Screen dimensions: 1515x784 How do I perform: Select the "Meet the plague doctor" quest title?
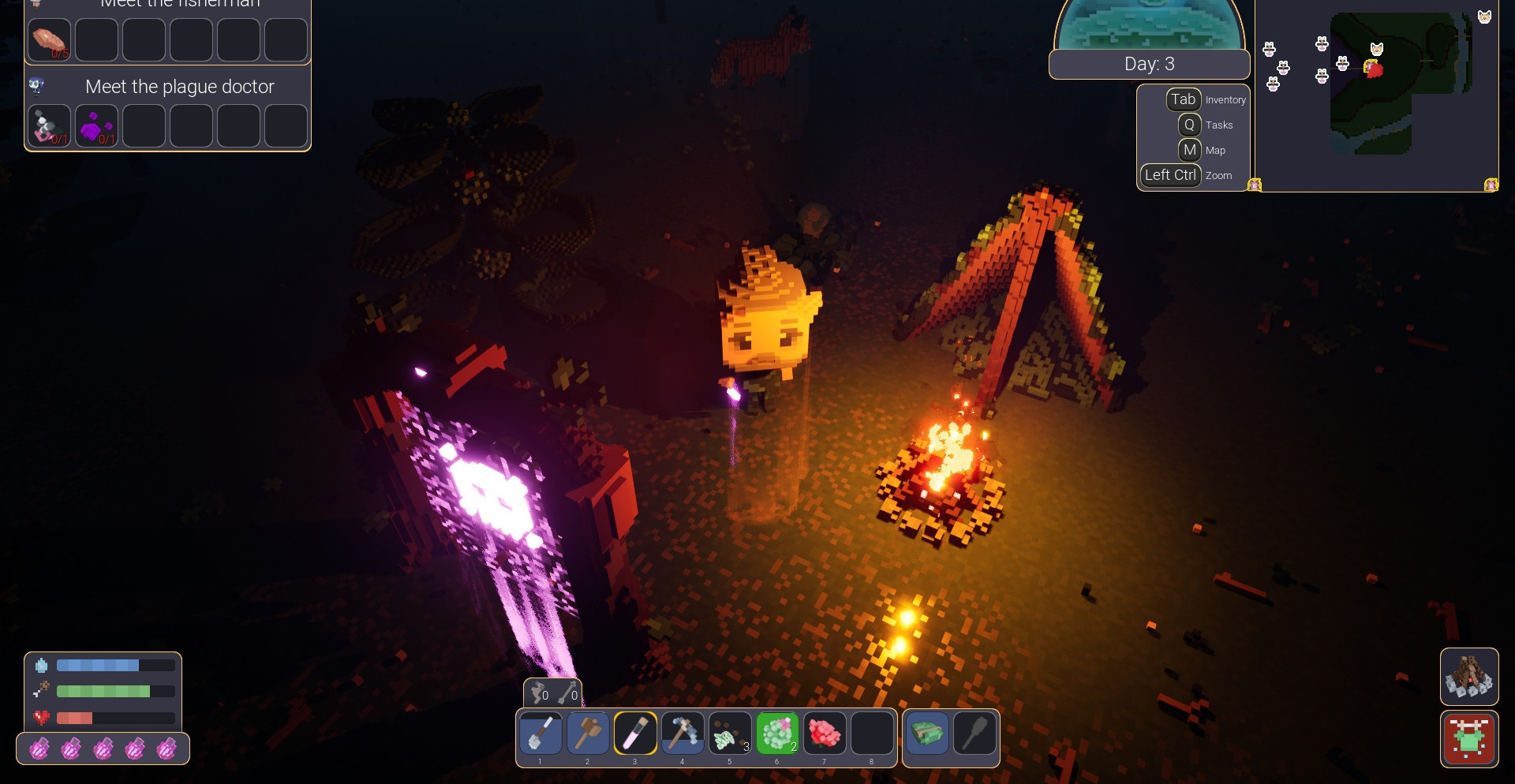coord(179,87)
